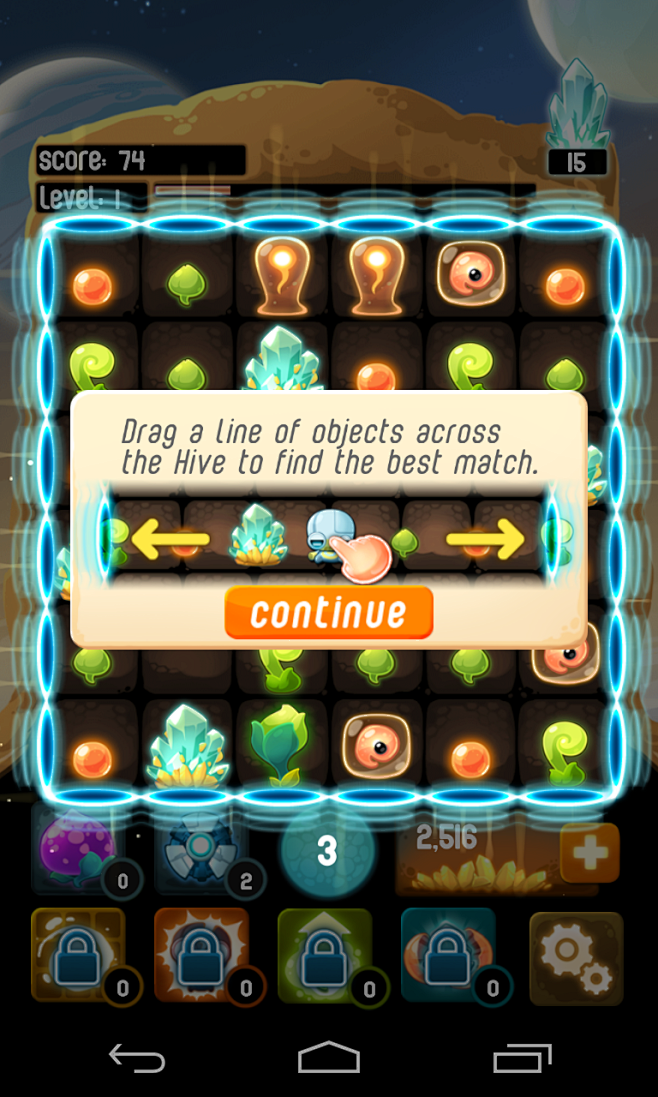Select the locked green arrow power-up
Image resolution: width=658 pixels, height=1097 pixels.
point(326,957)
